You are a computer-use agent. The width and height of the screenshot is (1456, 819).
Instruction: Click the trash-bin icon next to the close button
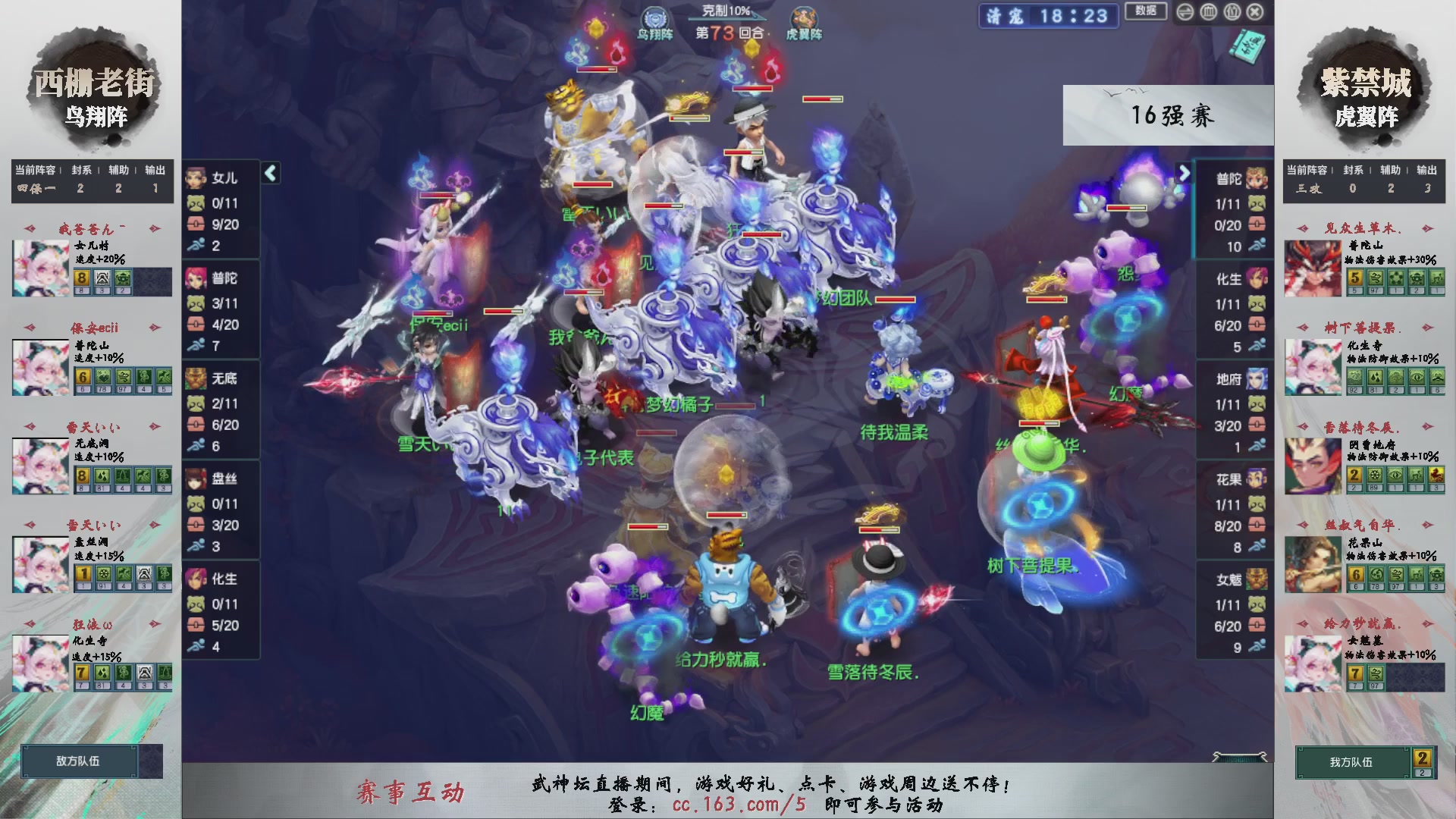tap(1232, 12)
